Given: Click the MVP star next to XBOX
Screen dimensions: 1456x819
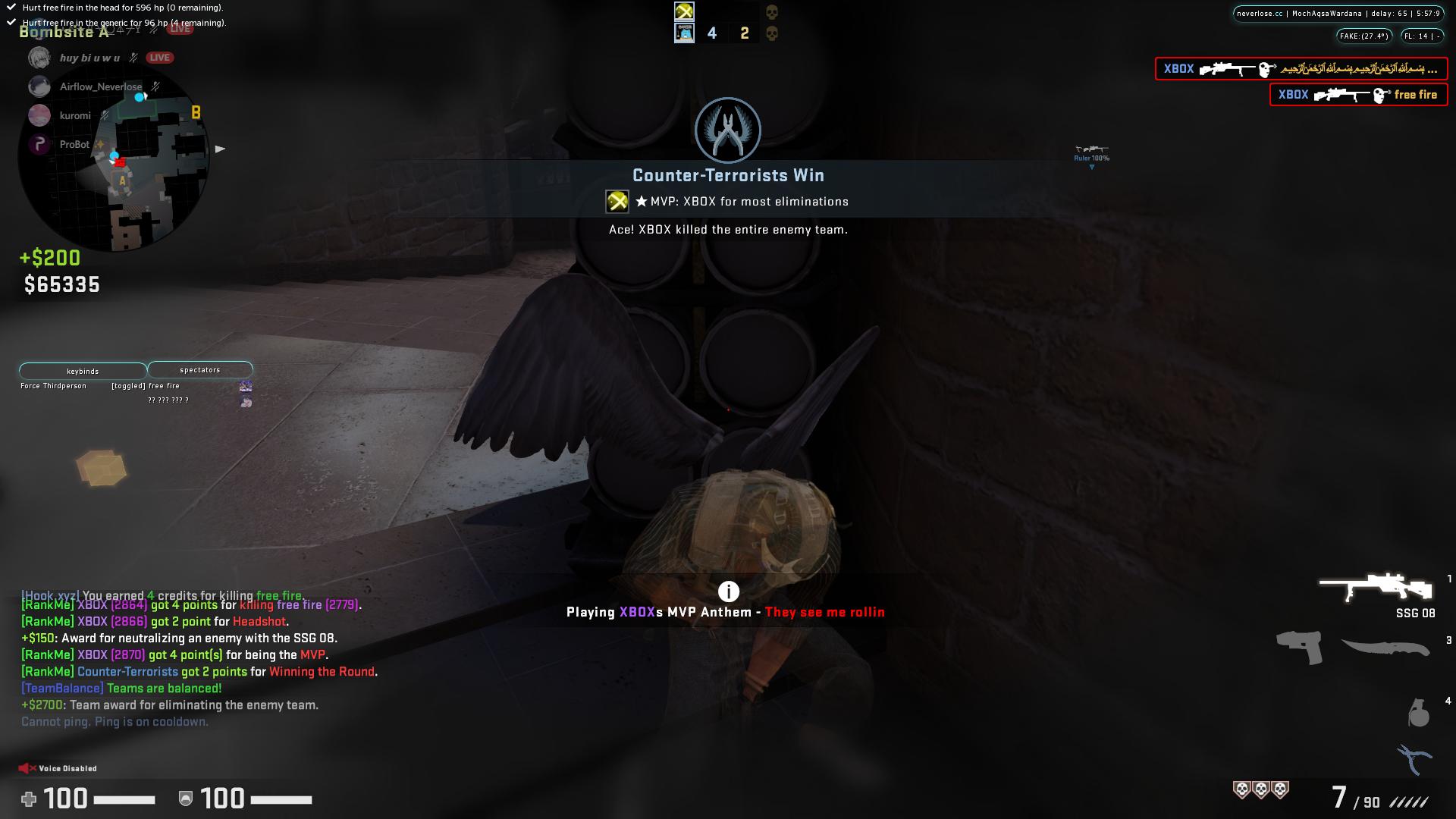Looking at the screenshot, I should coord(642,201).
